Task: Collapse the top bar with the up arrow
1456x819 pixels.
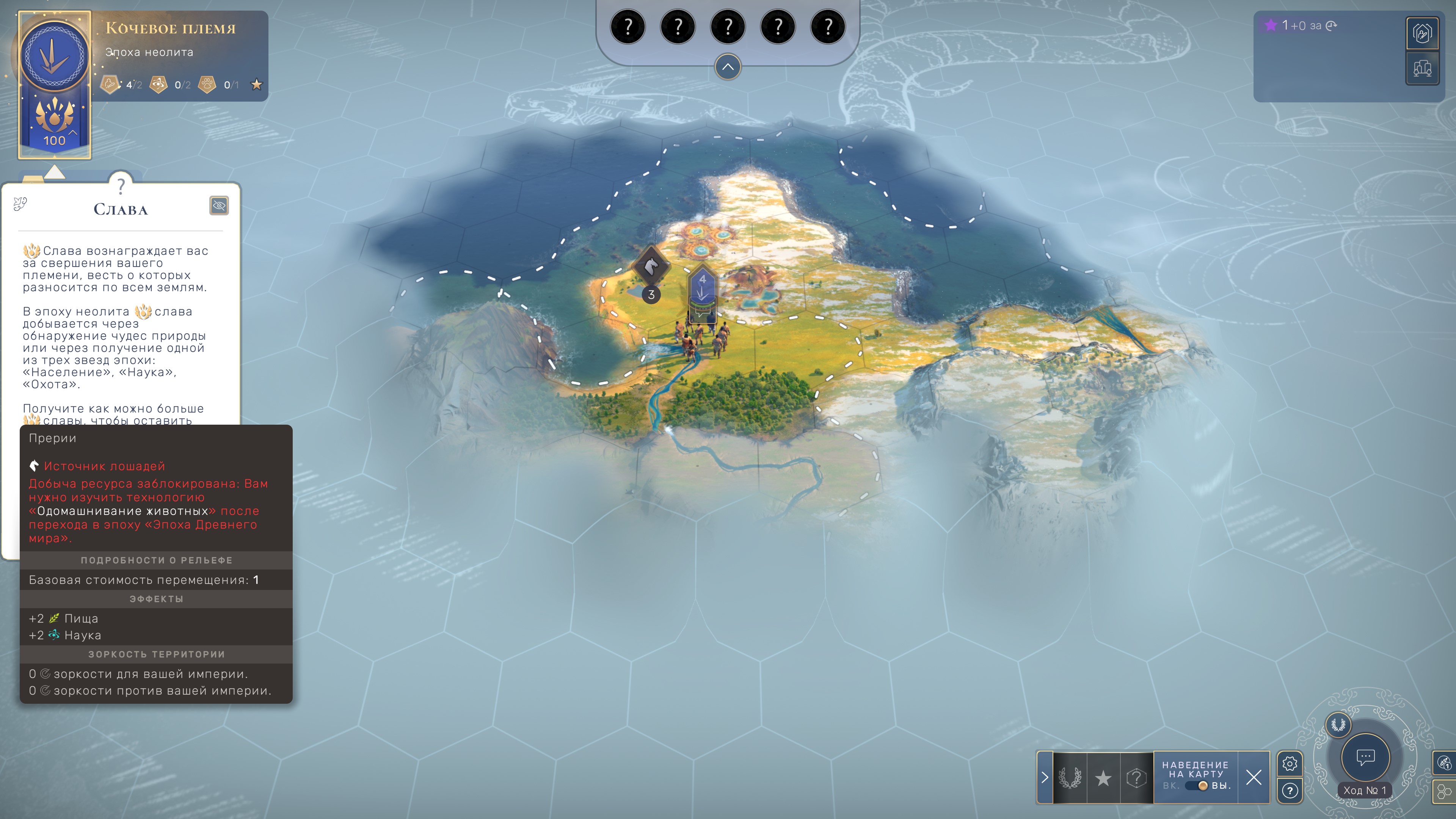Action: pos(728,67)
